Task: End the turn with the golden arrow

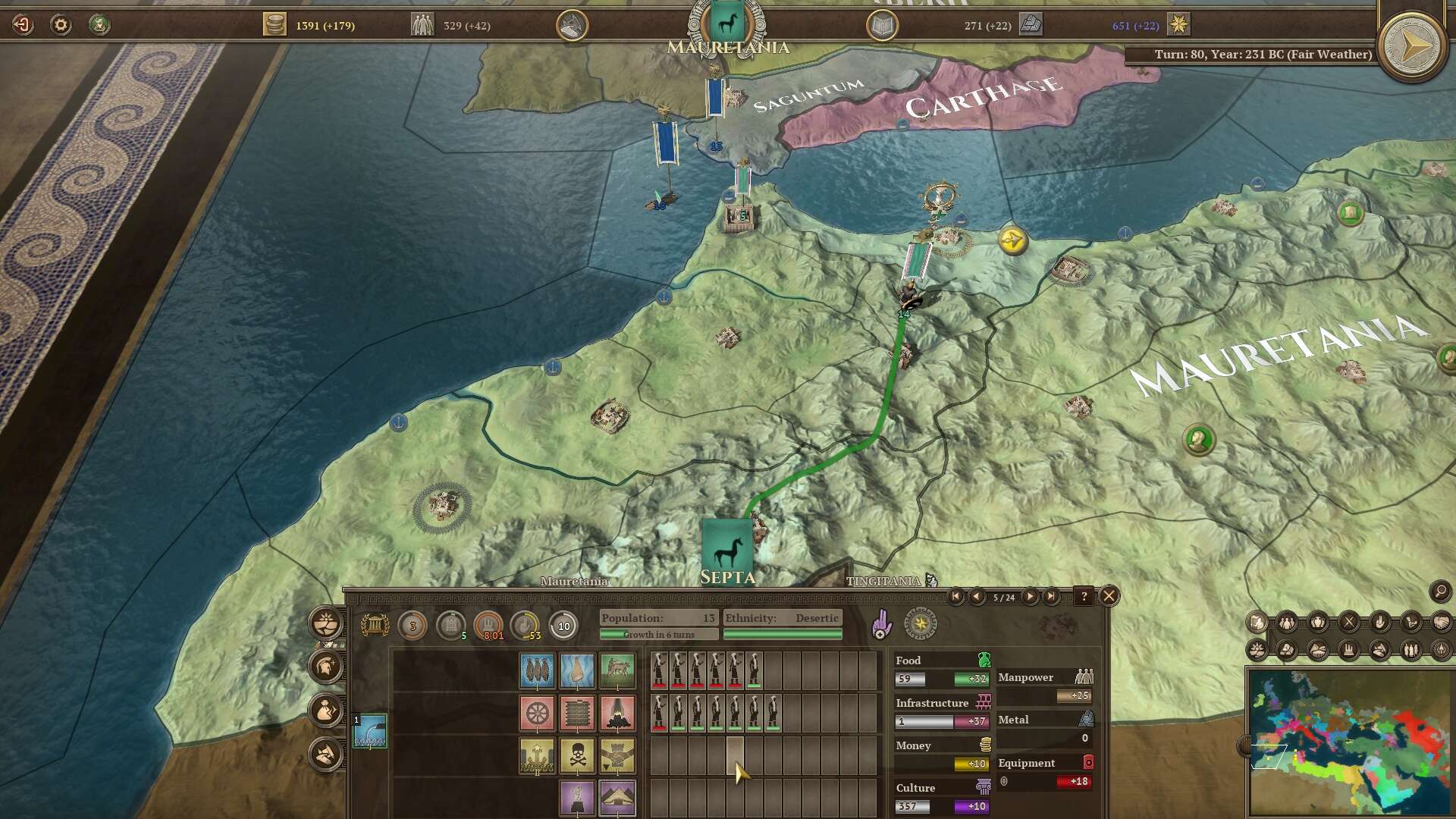Action: coord(1410,47)
